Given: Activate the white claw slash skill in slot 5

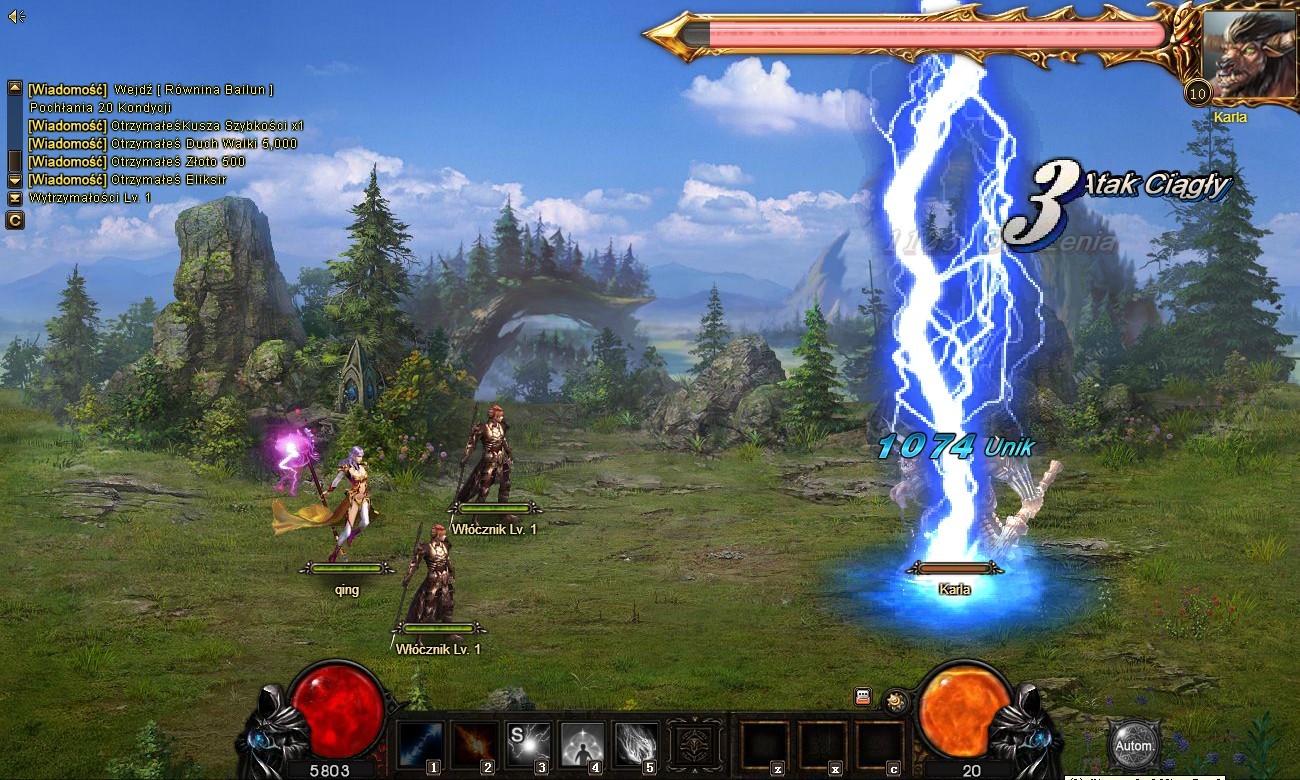Looking at the screenshot, I should [636, 744].
